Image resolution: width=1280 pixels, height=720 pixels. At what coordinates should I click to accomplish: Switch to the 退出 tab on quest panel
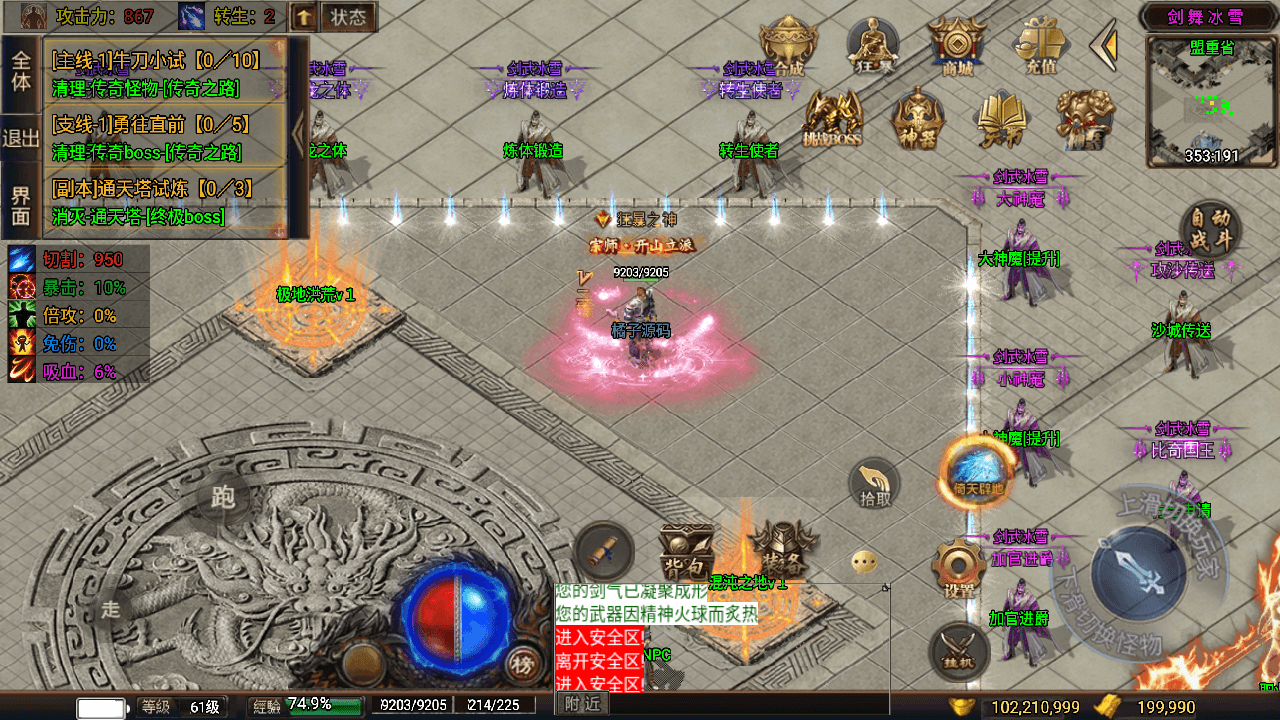[x=20, y=138]
